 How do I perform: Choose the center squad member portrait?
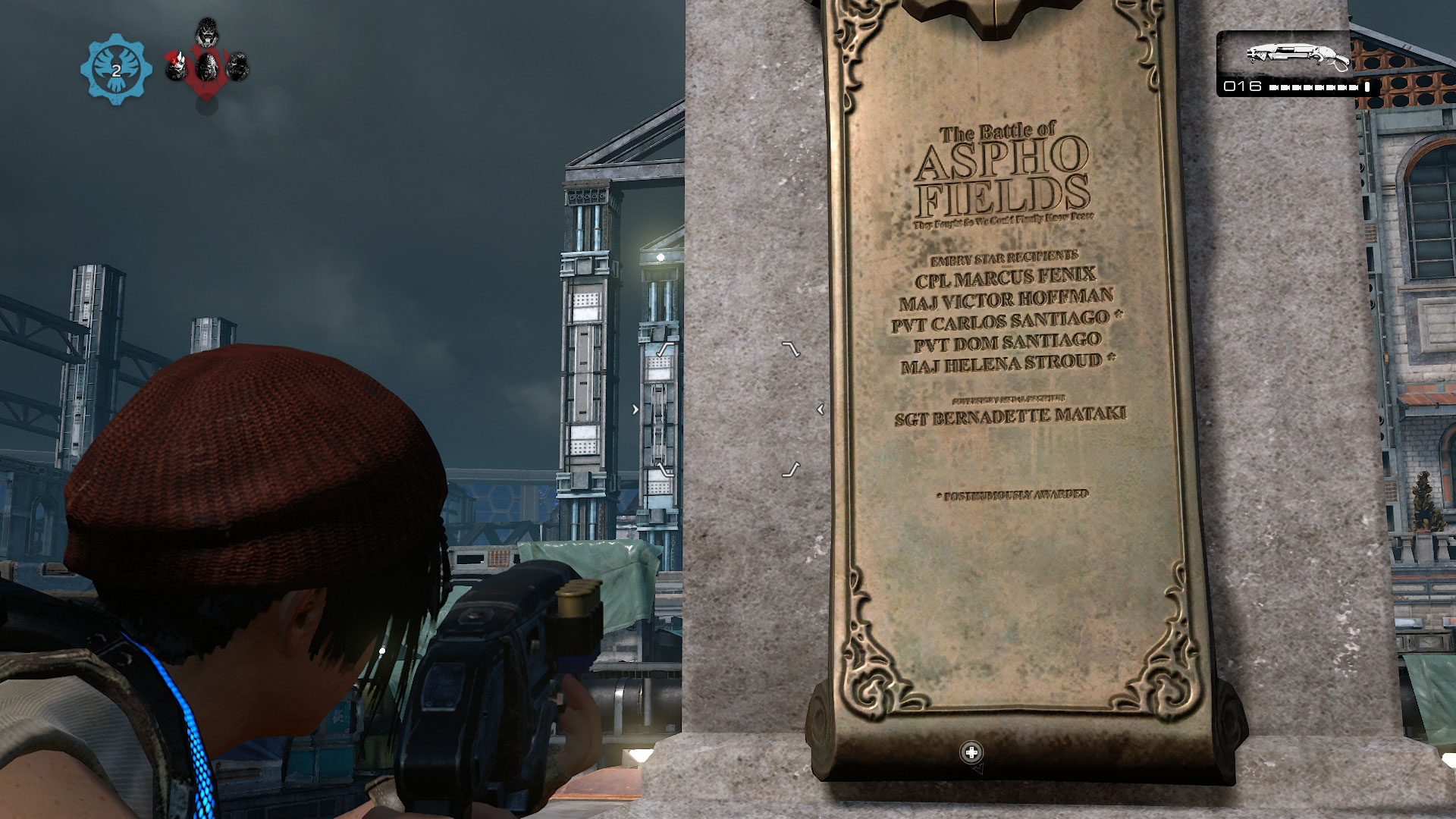click(x=206, y=67)
